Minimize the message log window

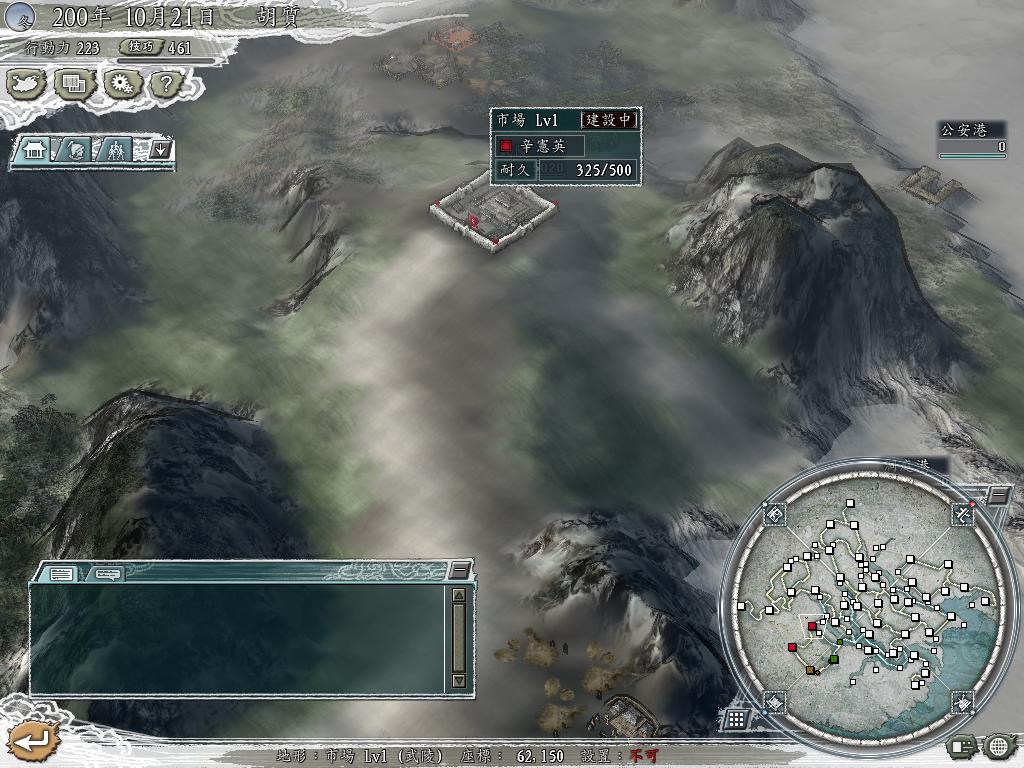click(459, 570)
